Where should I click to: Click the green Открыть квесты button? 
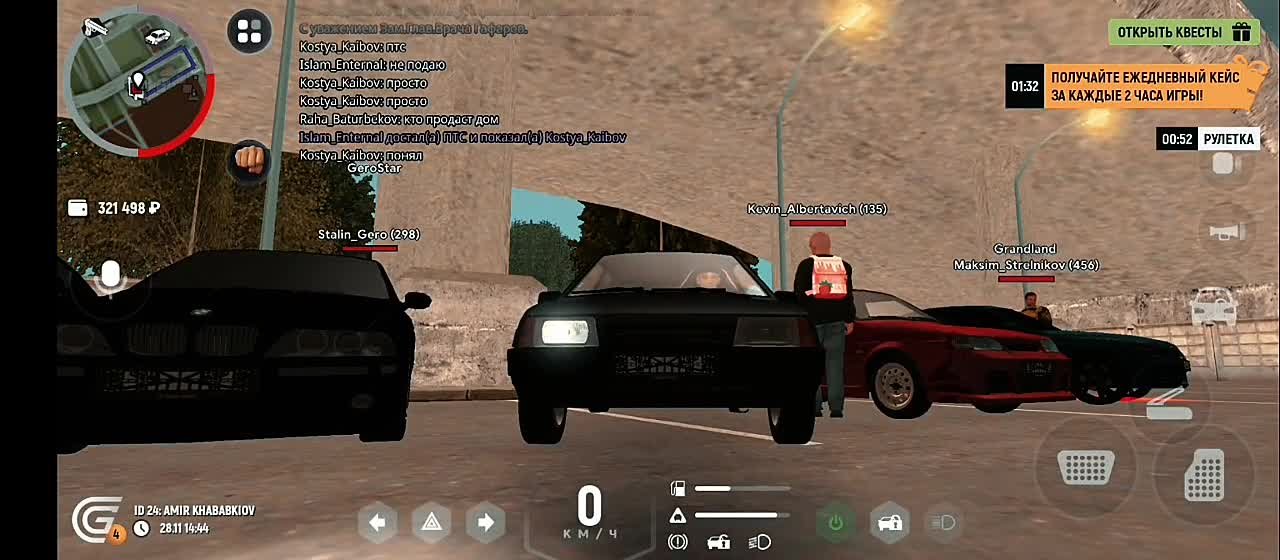(1183, 32)
